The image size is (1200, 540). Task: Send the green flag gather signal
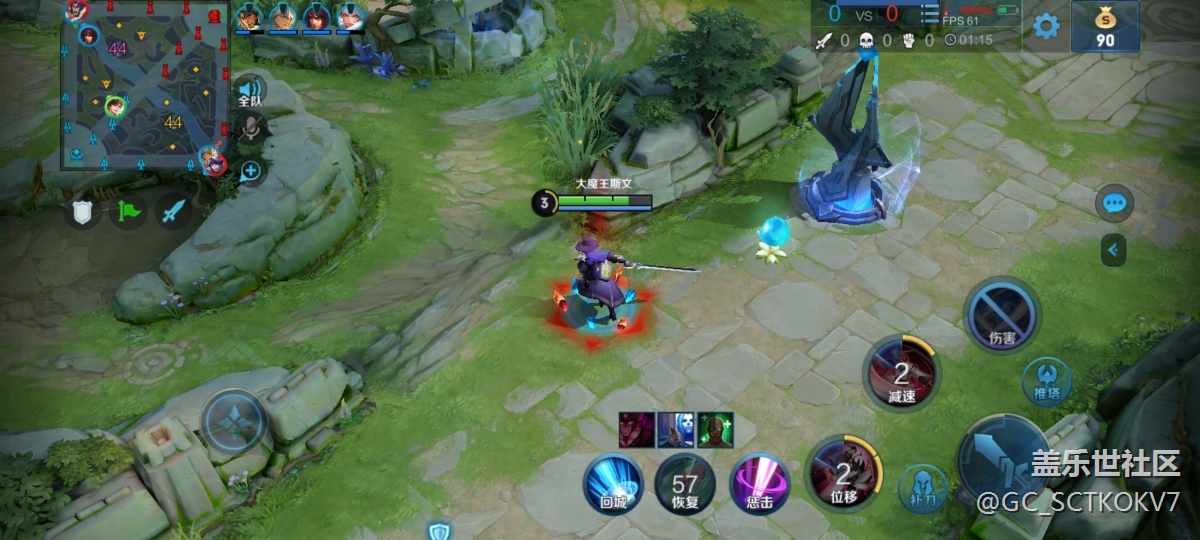[x=128, y=211]
